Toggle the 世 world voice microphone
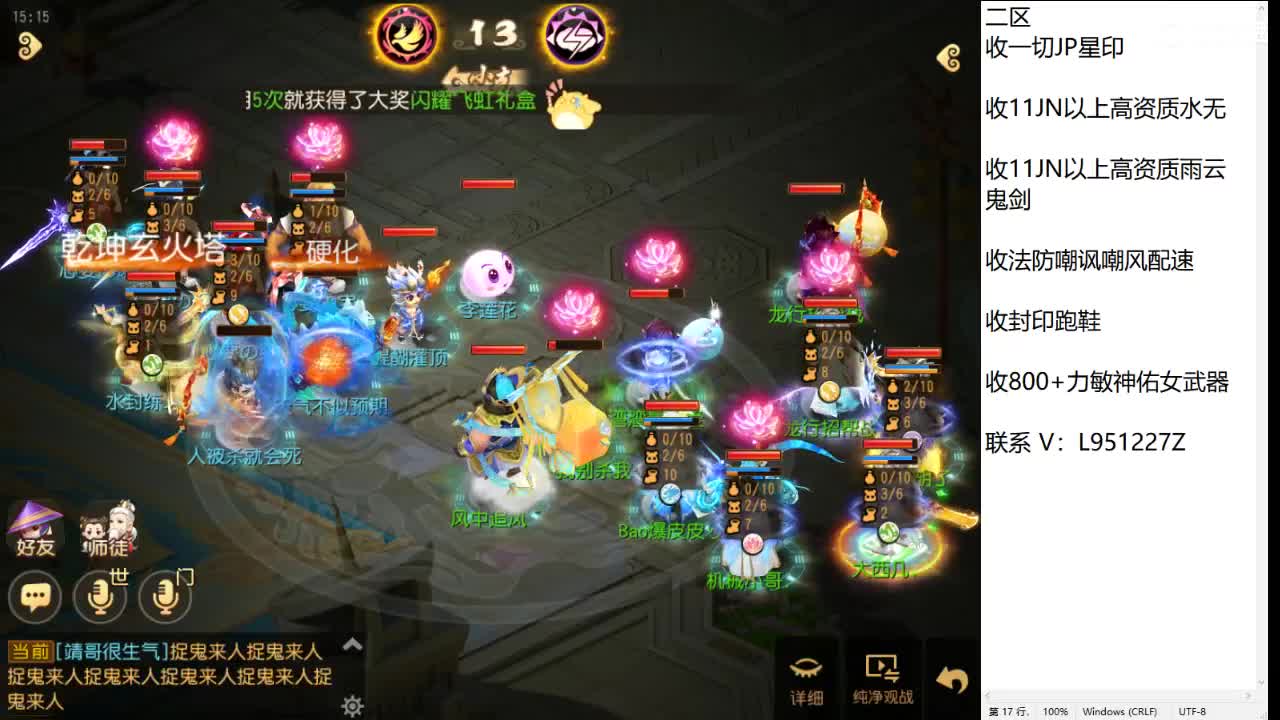This screenshot has height=720, width=1280. coord(101,596)
